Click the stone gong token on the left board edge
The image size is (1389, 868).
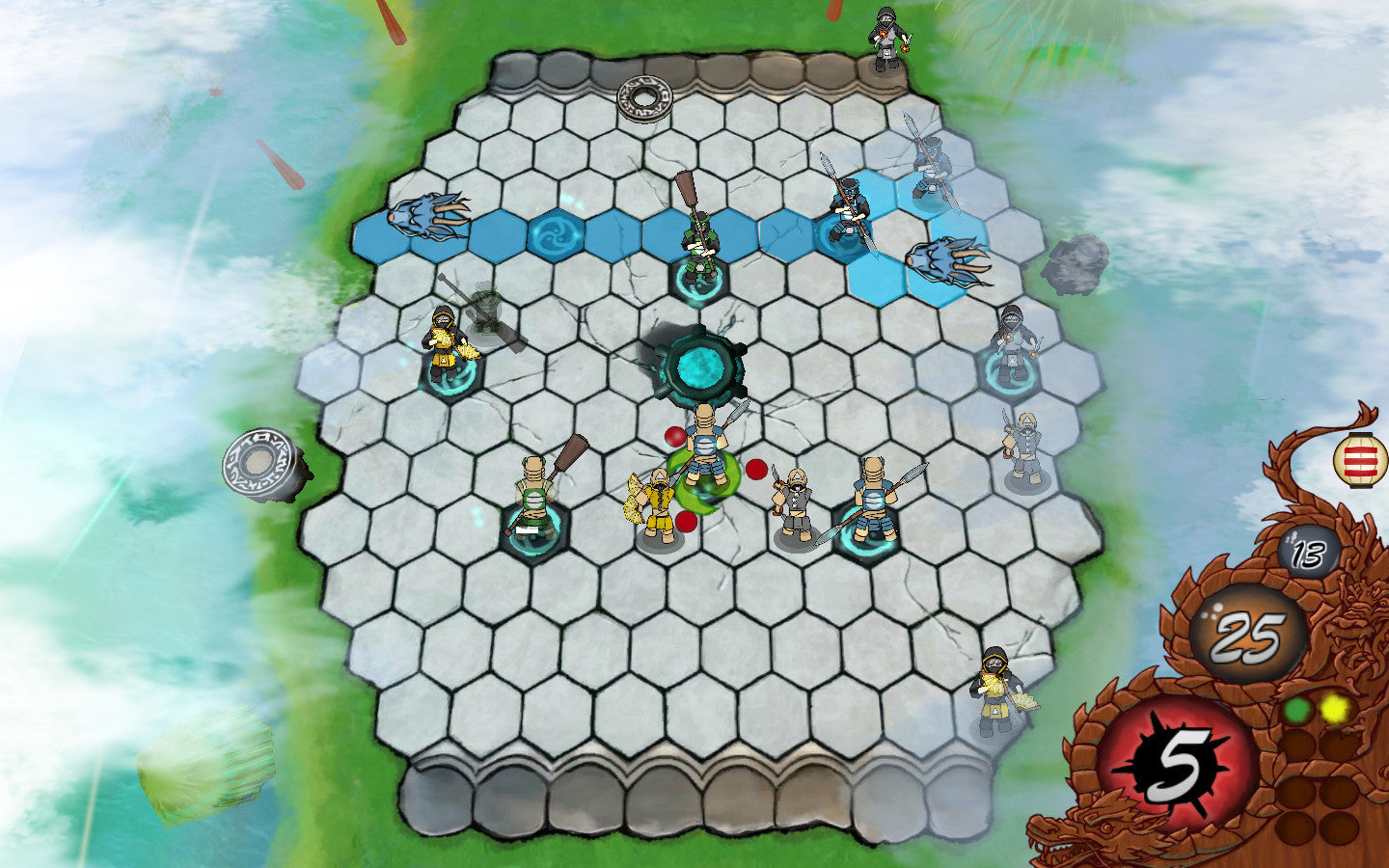pos(259,462)
